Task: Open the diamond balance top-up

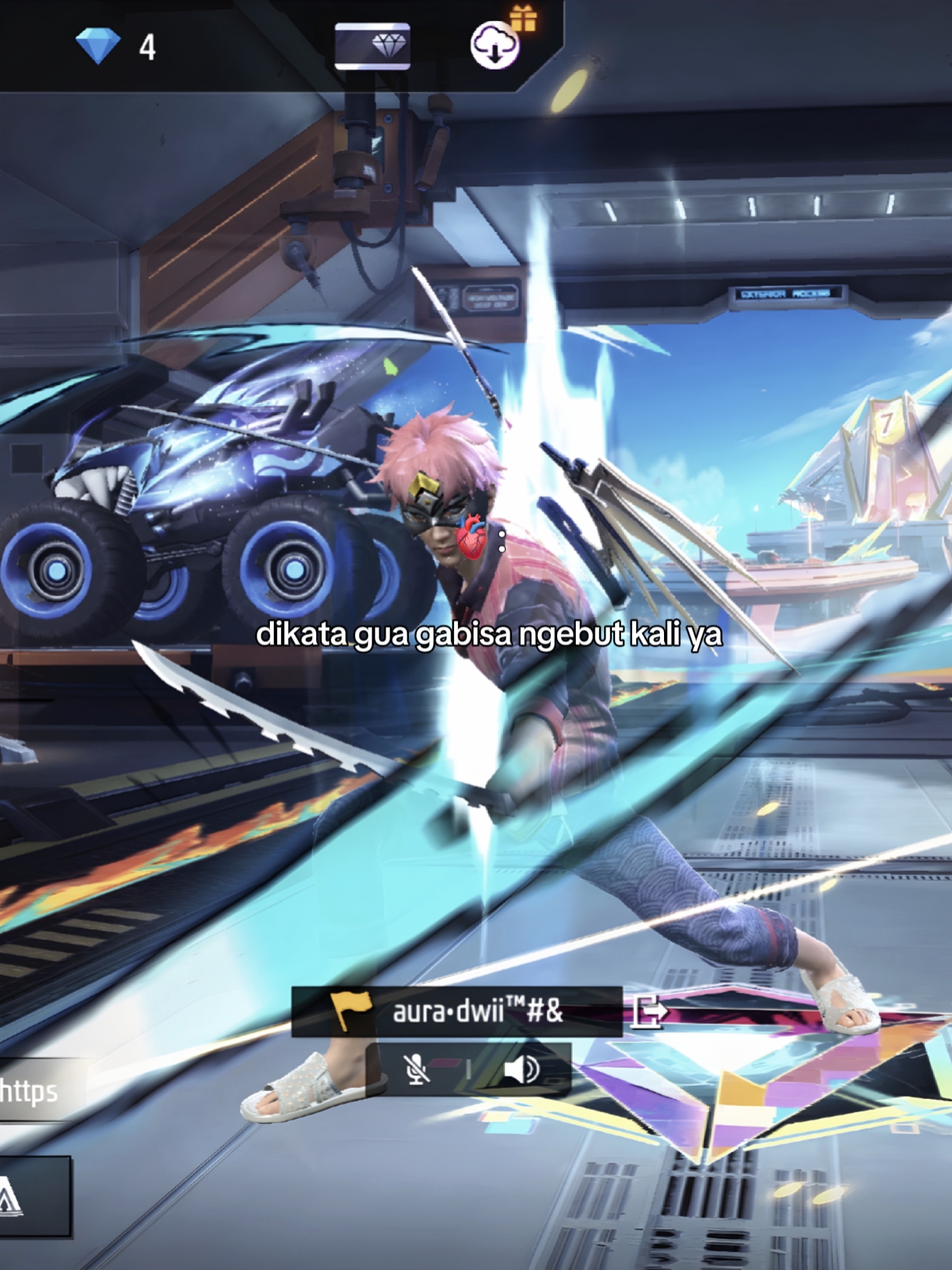Action: [x=115, y=46]
